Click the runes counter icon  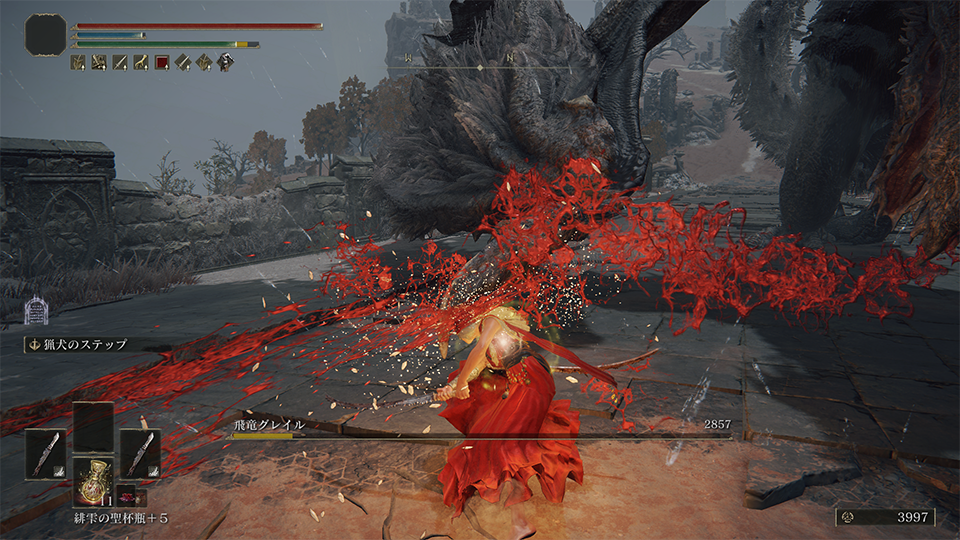click(850, 517)
